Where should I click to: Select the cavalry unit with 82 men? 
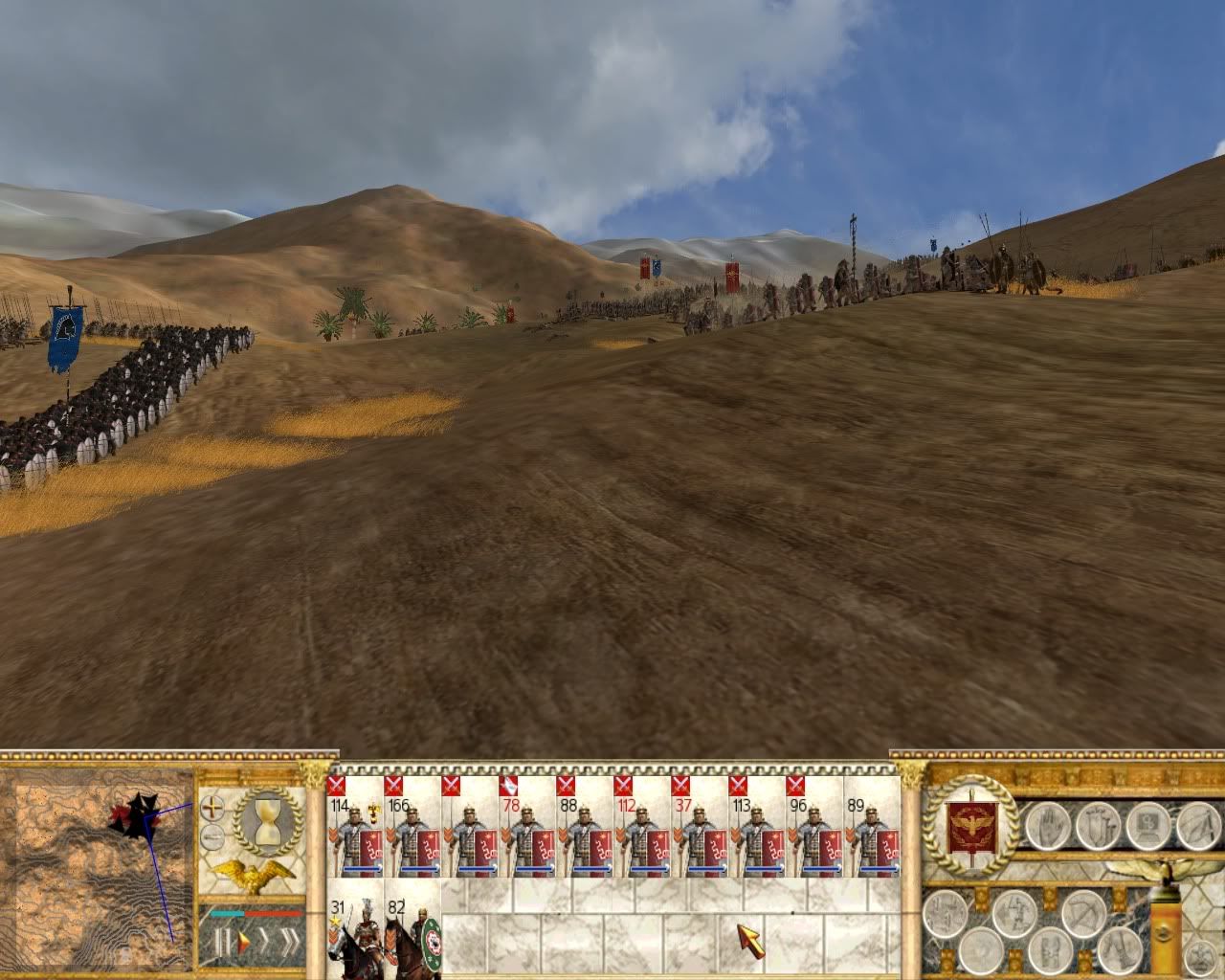412,938
